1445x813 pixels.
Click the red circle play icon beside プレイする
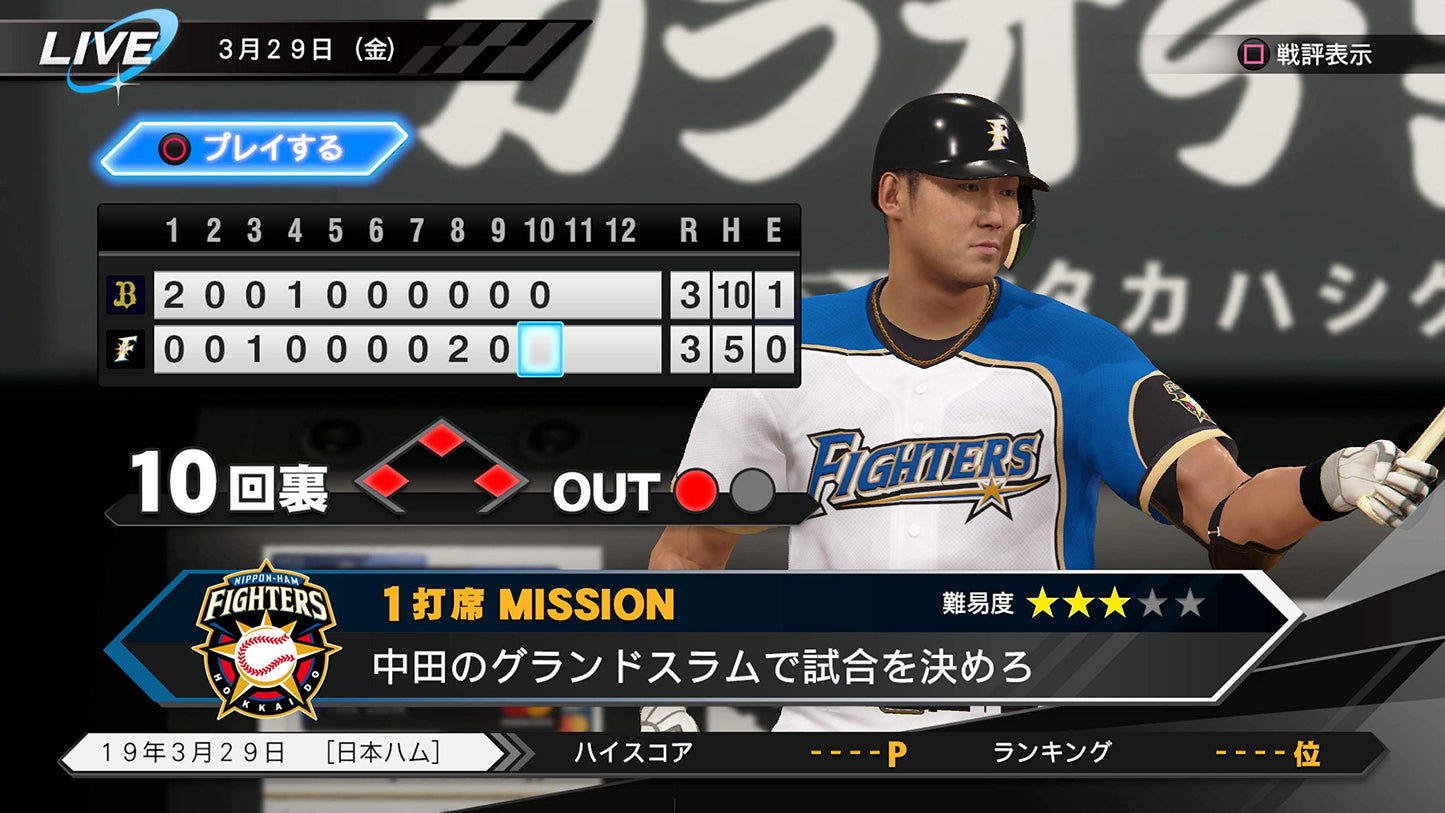tap(175, 147)
